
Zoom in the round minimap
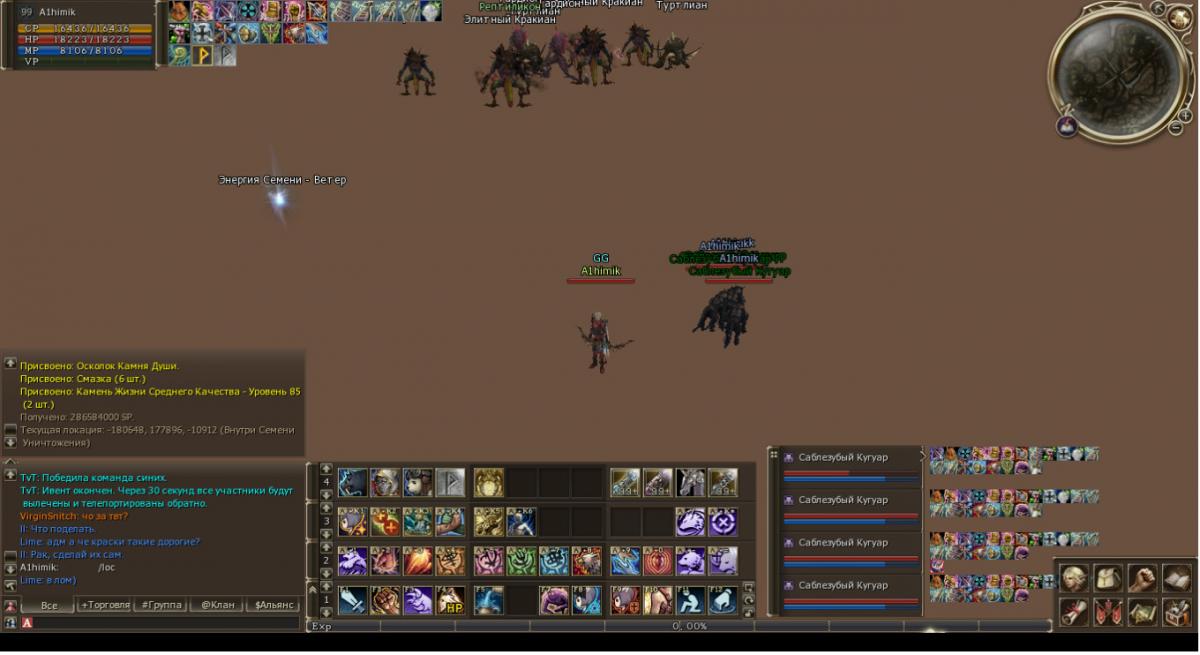coord(1185,115)
